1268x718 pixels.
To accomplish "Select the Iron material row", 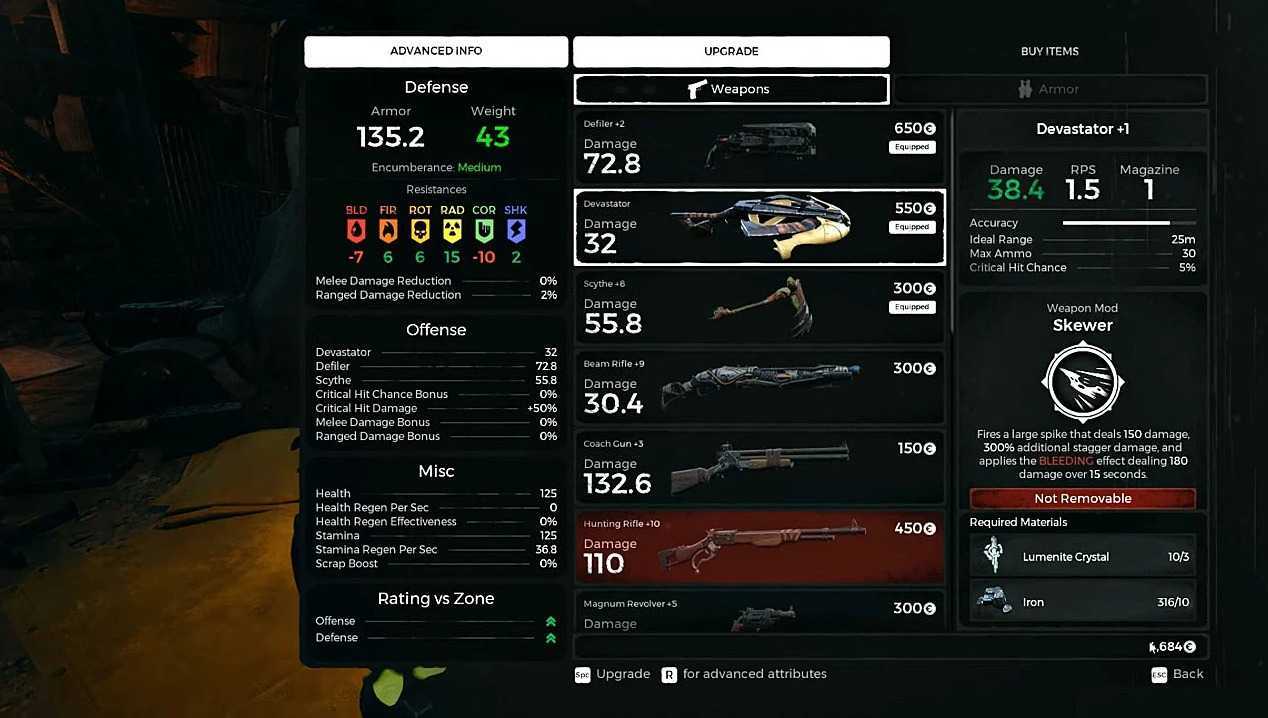I will coord(1082,602).
